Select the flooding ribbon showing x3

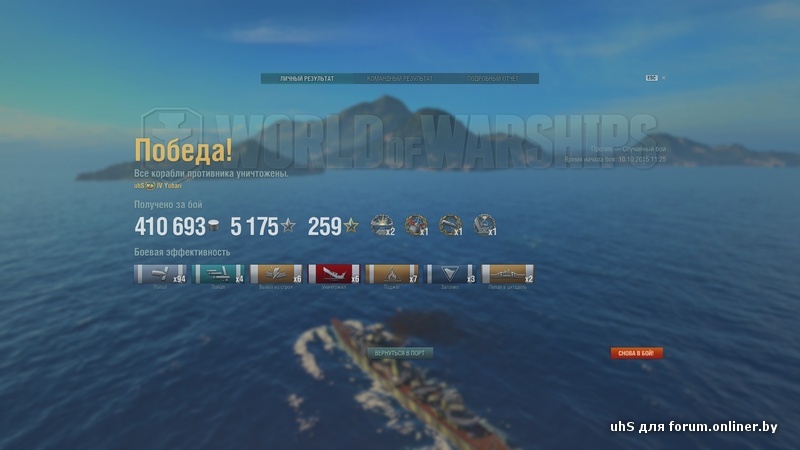tap(450, 274)
